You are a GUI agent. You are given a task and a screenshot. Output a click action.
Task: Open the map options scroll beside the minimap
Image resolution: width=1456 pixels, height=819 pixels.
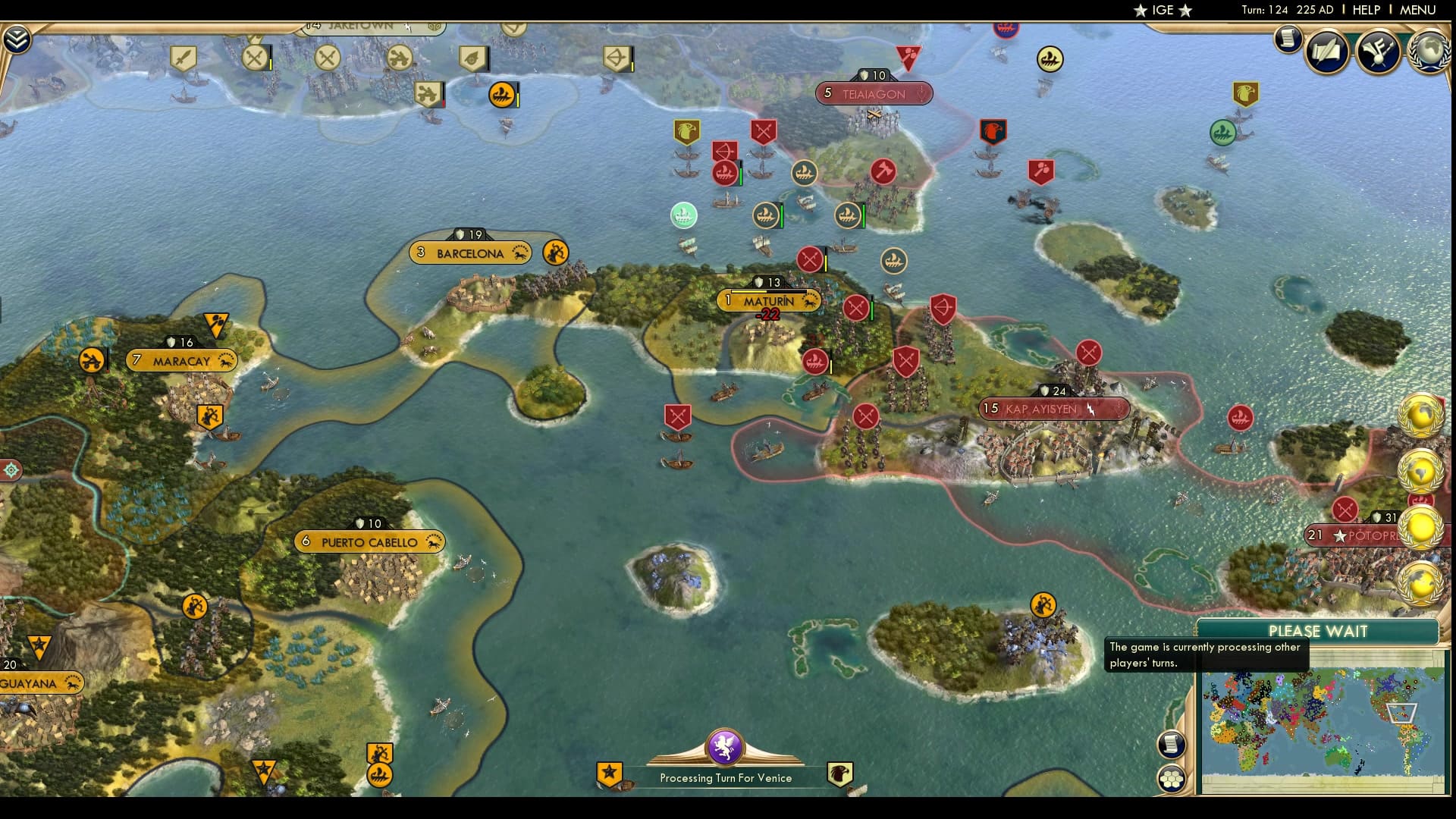(1172, 745)
